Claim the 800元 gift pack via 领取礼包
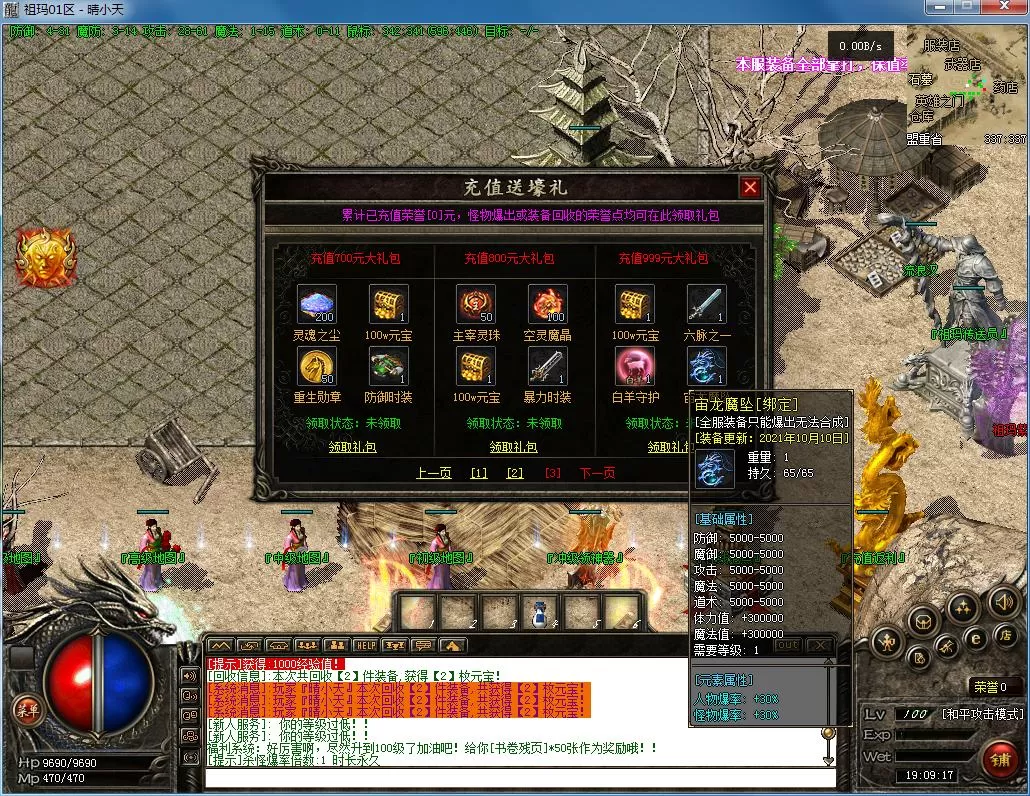The width and height of the screenshot is (1030, 796). (513, 447)
